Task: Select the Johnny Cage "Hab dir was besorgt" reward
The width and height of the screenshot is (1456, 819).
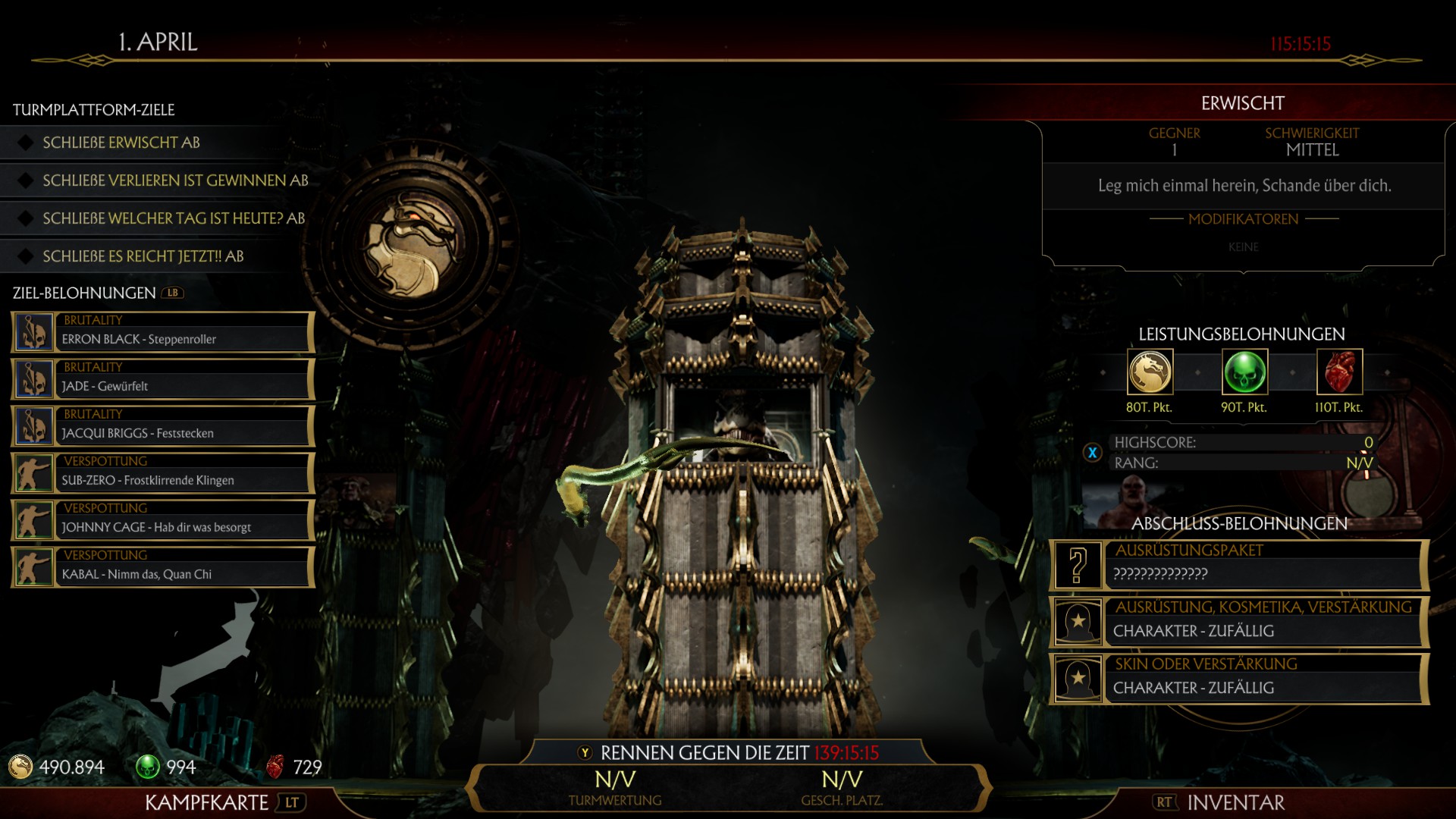Action: 163,520
